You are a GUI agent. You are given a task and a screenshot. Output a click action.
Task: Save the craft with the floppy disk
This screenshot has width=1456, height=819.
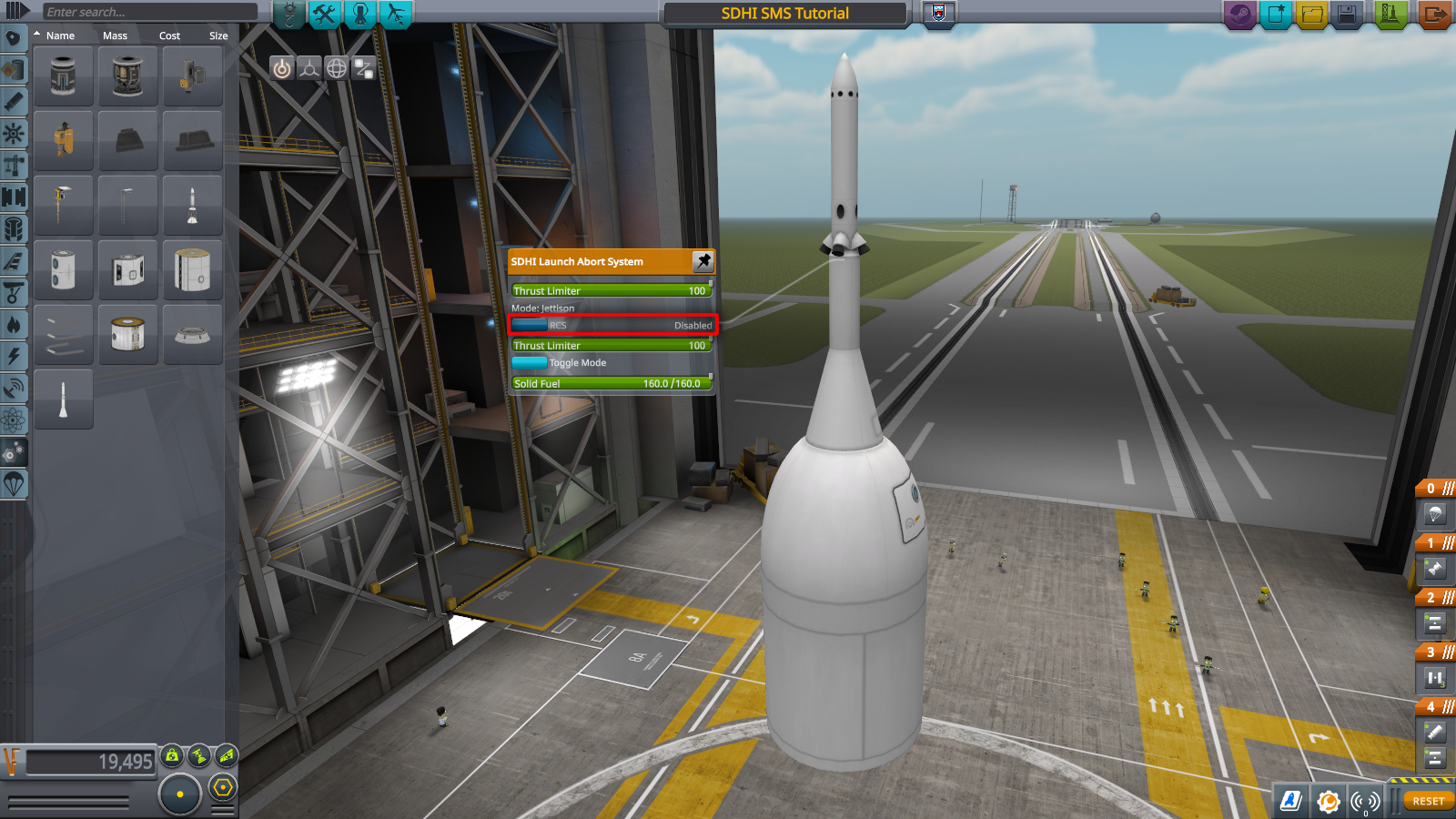1347,15
